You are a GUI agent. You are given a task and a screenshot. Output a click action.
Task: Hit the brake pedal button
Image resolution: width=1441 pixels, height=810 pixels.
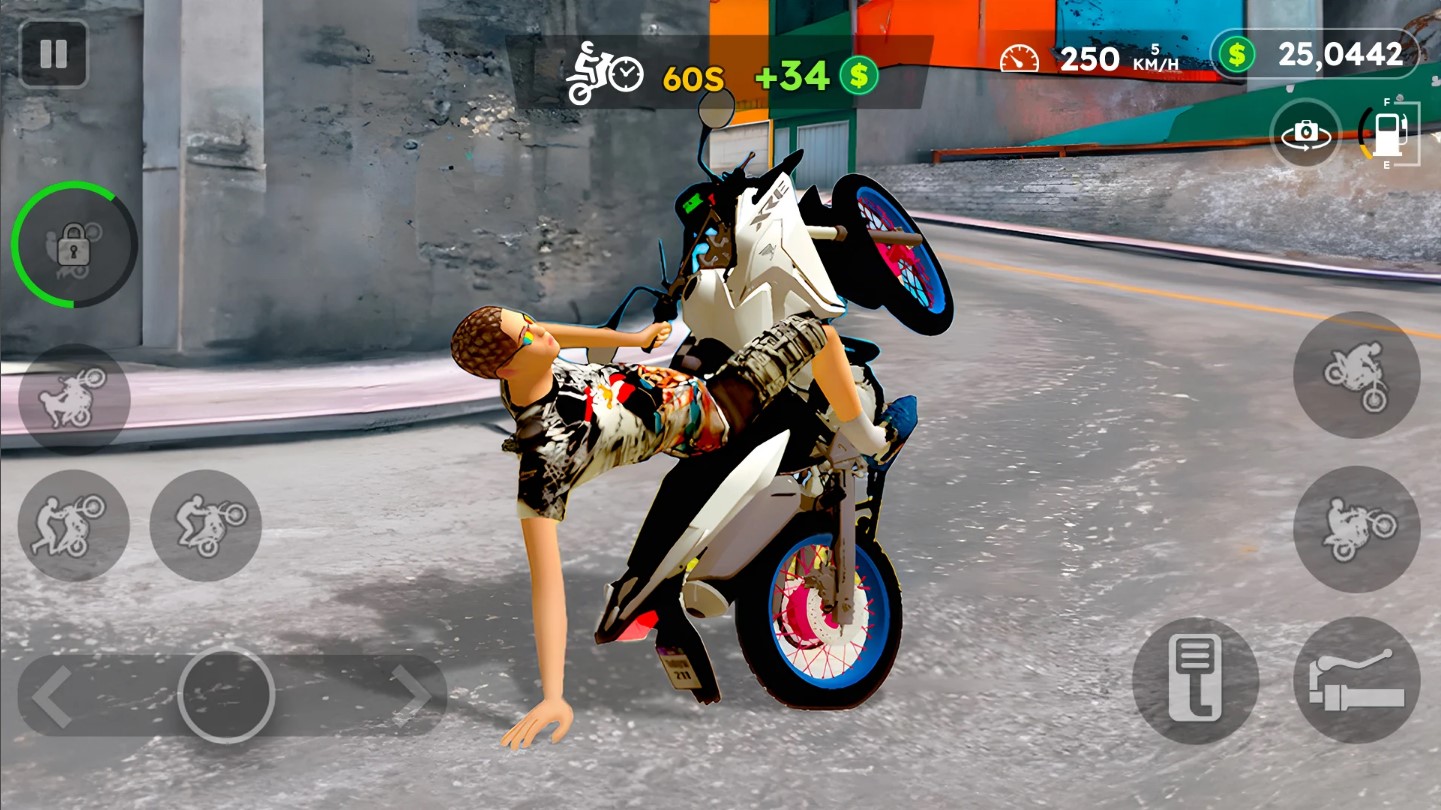click(x=1195, y=680)
